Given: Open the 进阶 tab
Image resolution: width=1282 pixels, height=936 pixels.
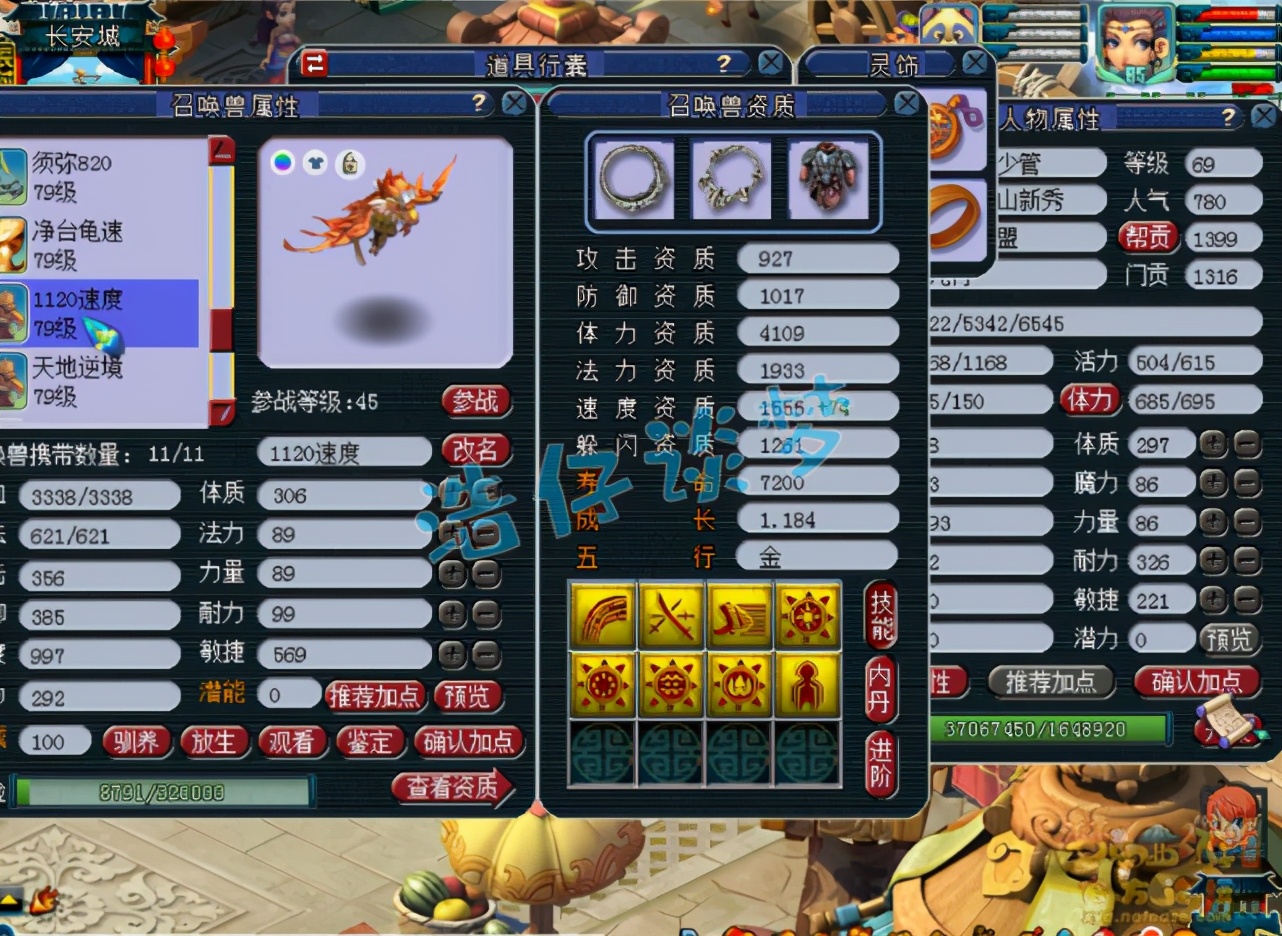Looking at the screenshot, I should pos(881,763).
